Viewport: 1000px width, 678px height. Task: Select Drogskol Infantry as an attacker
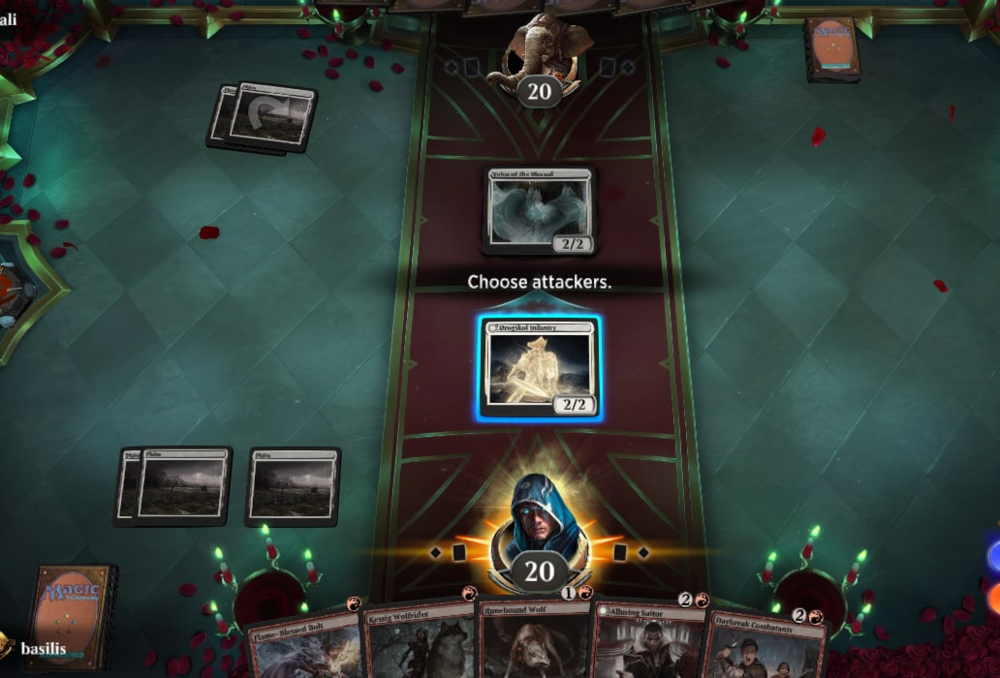[540, 368]
